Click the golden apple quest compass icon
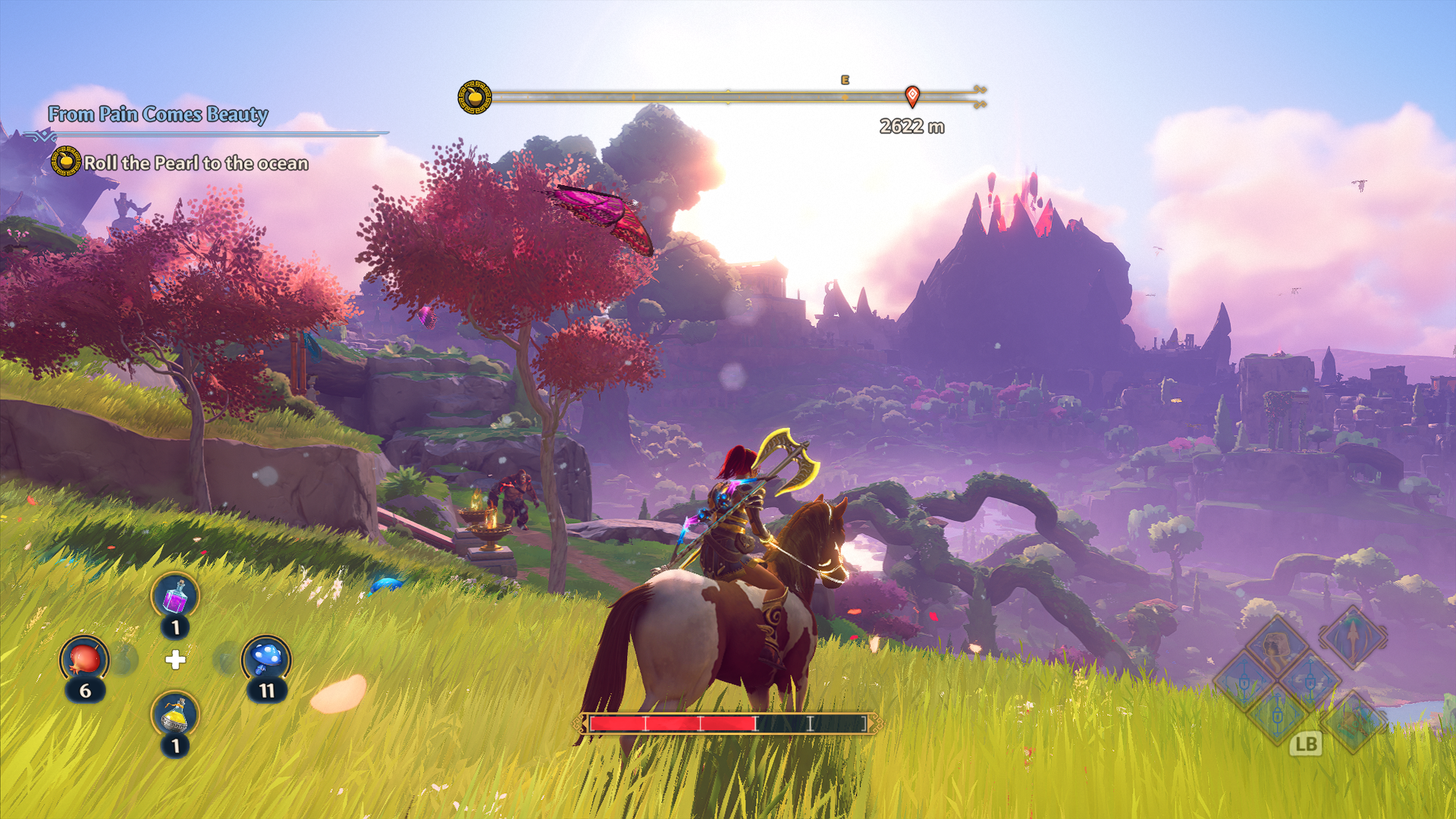Viewport: 1456px width, 819px height. point(475,98)
